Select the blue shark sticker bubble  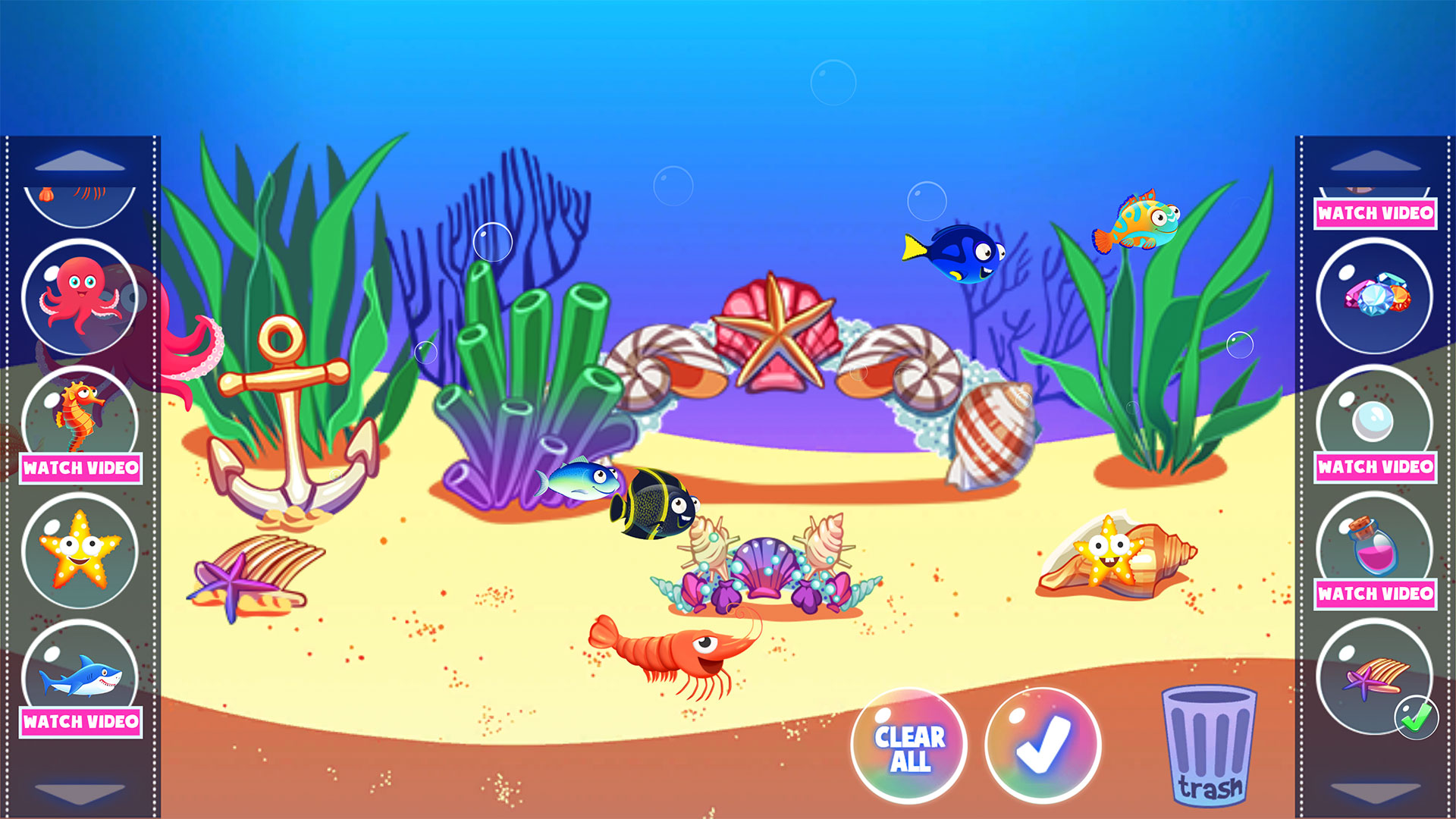coord(80,671)
